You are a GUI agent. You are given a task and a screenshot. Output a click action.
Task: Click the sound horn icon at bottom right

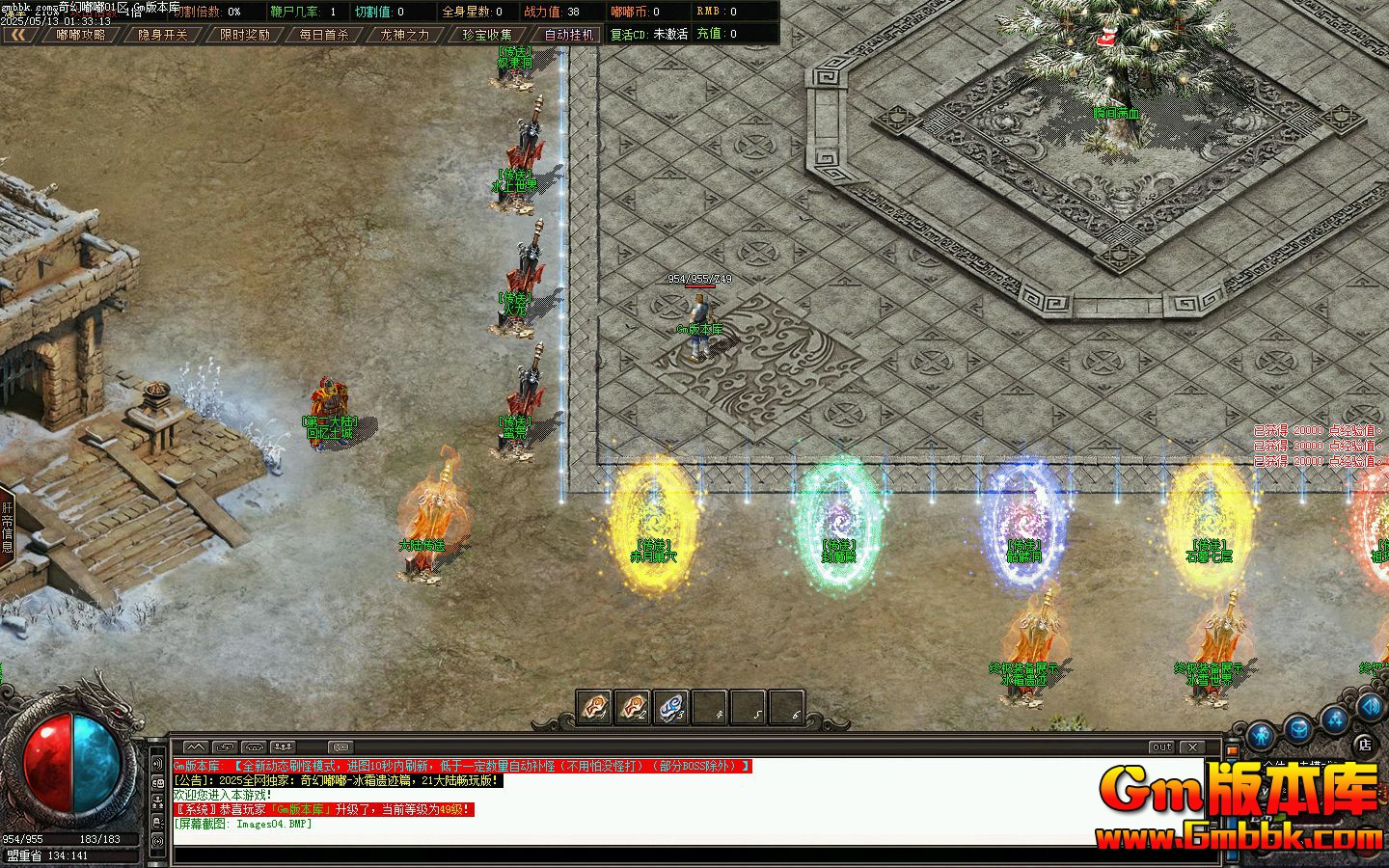[1369, 707]
